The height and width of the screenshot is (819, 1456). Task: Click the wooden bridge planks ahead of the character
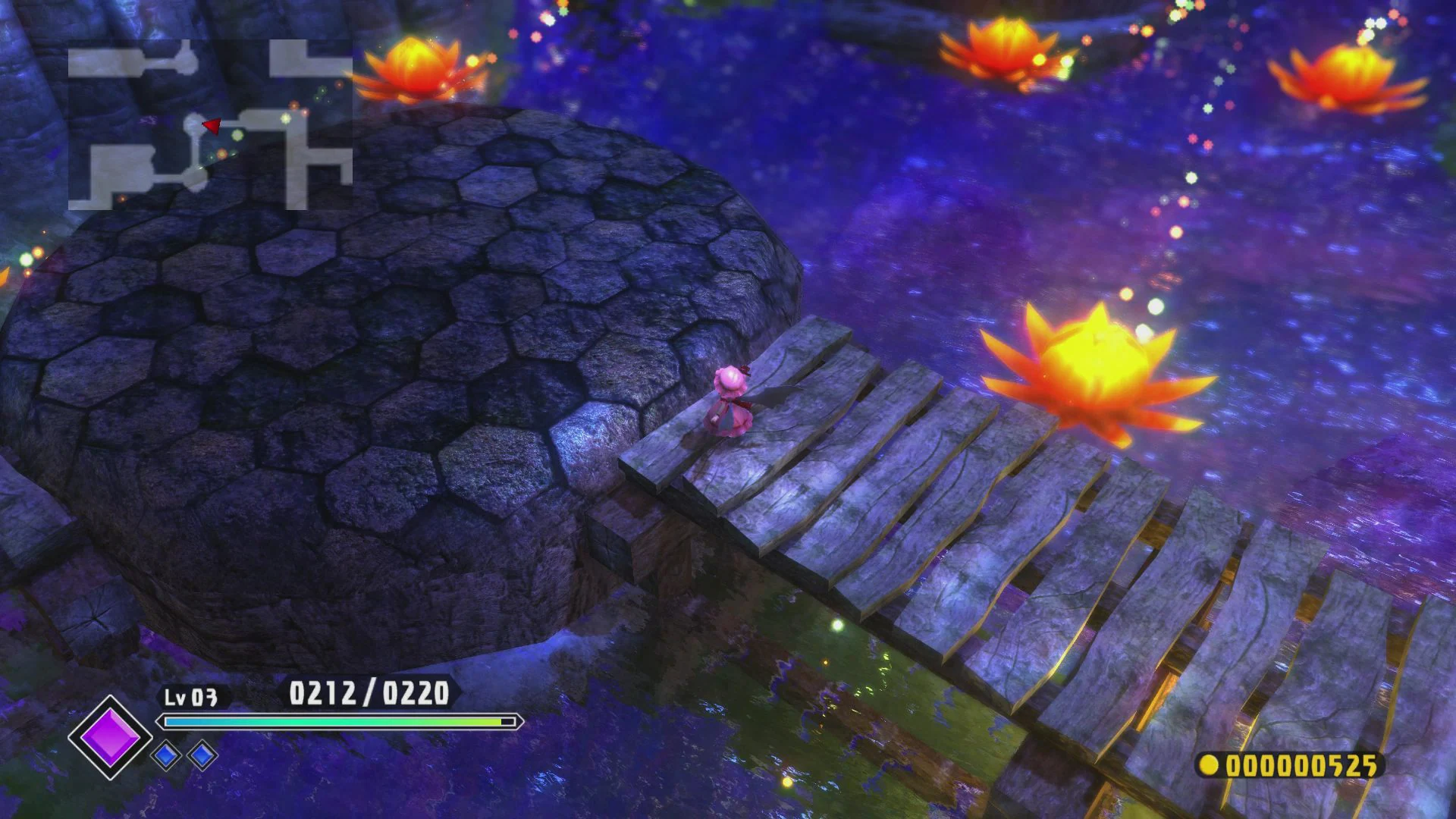pyautogui.click(x=872, y=470)
